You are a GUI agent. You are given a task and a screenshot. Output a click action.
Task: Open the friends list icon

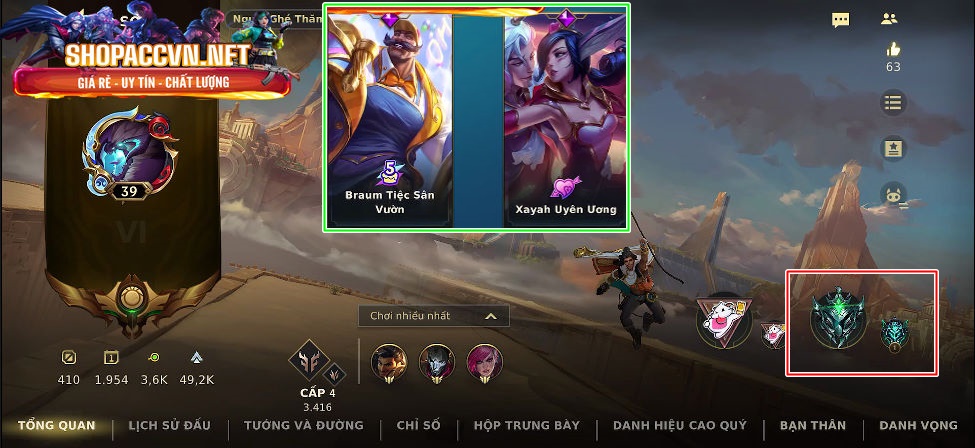point(889,19)
